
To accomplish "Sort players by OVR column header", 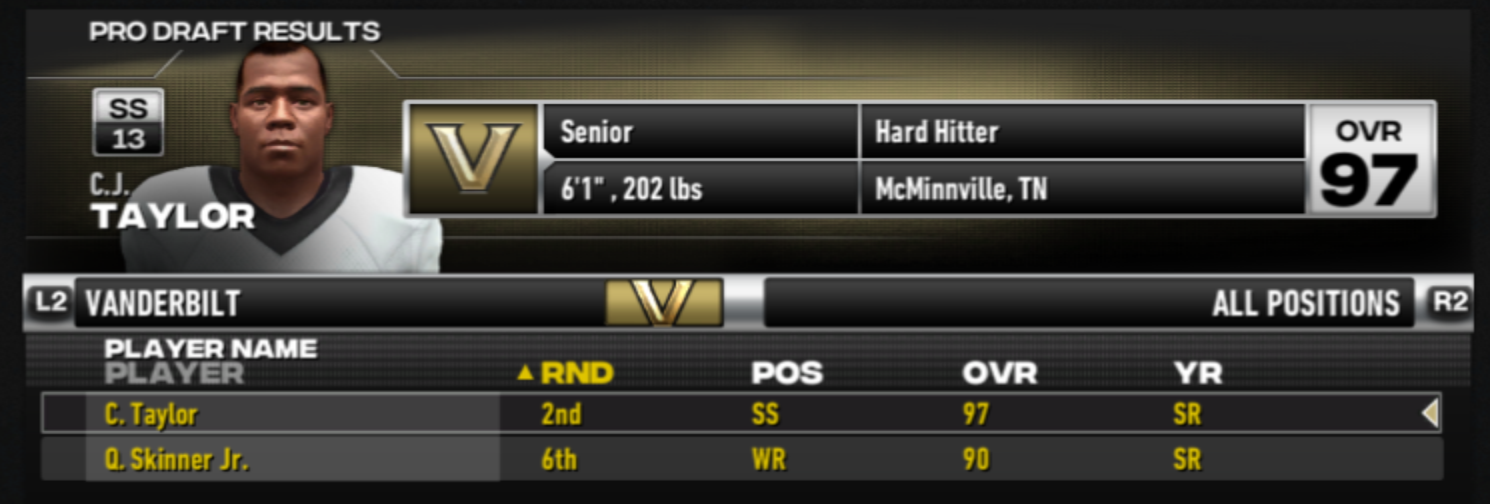I will point(999,374).
